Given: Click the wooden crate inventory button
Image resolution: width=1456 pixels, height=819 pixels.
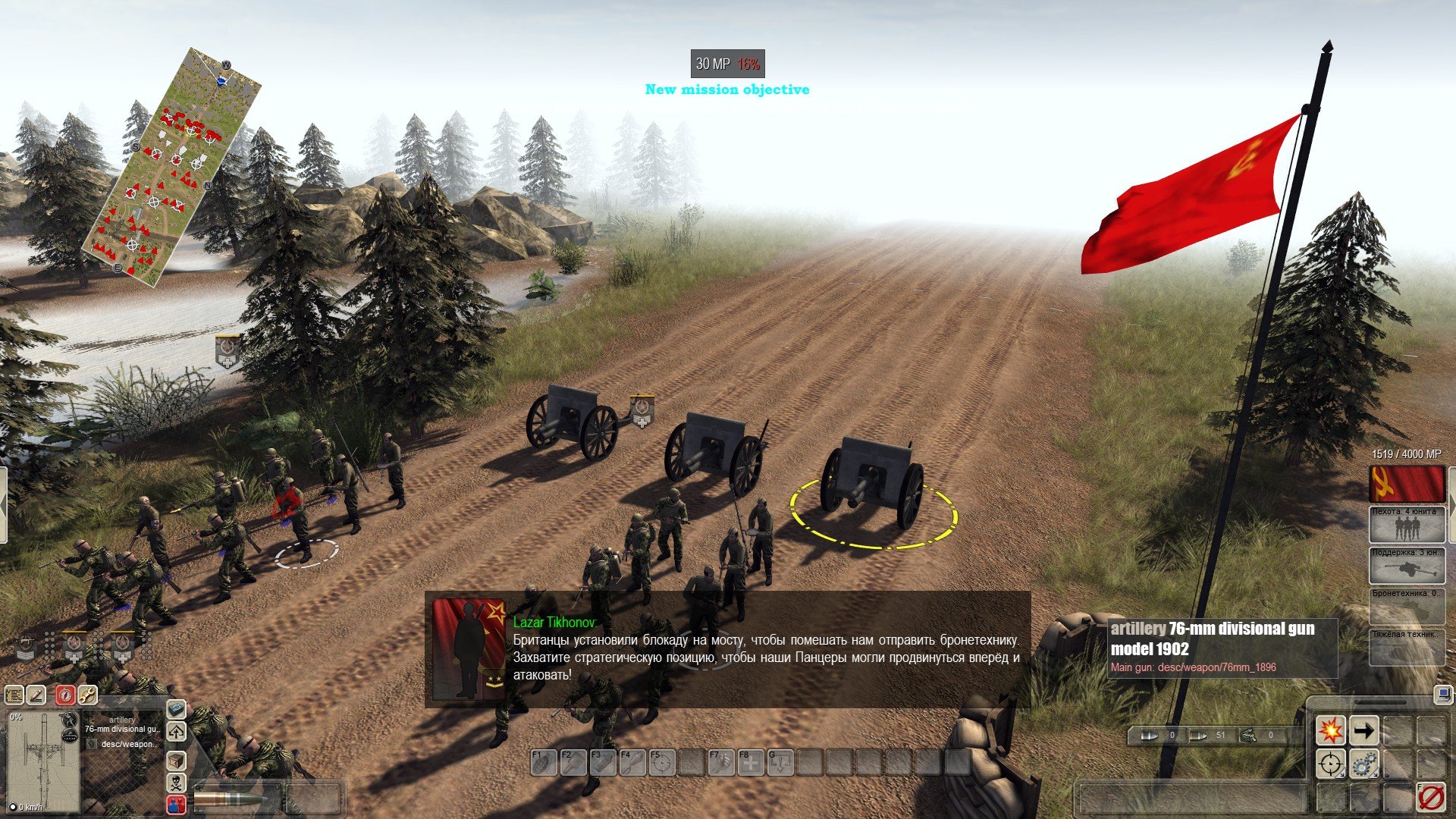Looking at the screenshot, I should tap(176, 760).
